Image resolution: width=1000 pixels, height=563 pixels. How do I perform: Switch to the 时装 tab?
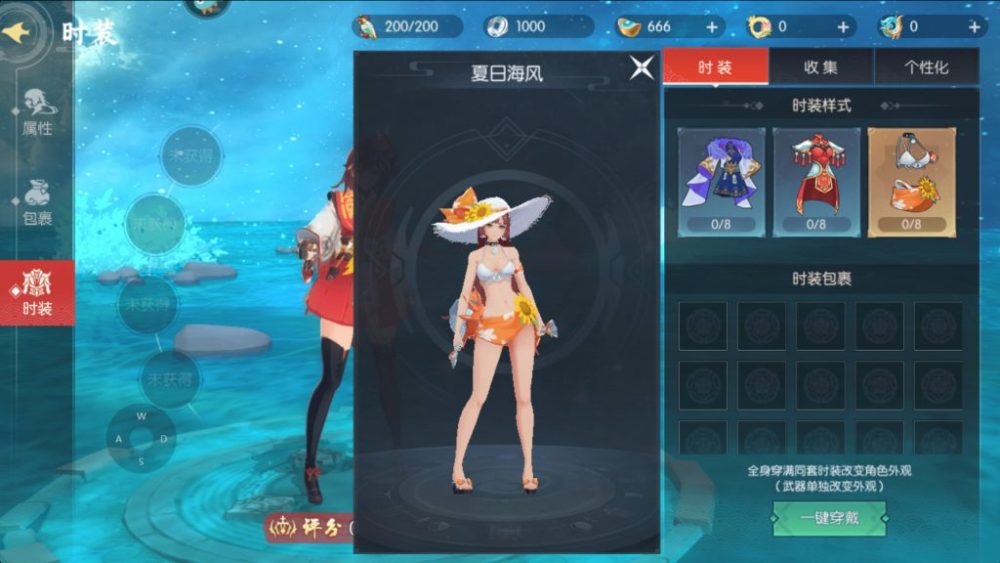click(715, 67)
